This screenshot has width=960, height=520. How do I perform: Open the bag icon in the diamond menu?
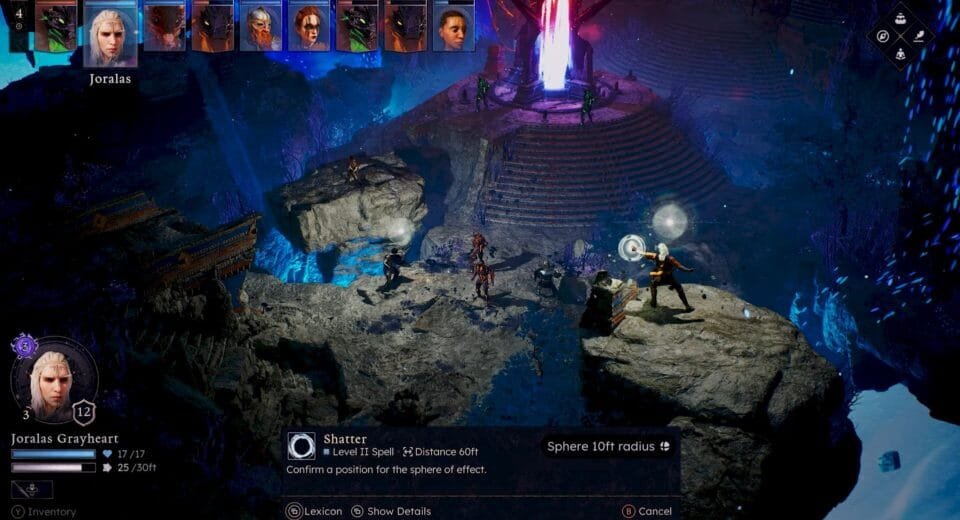(900, 18)
